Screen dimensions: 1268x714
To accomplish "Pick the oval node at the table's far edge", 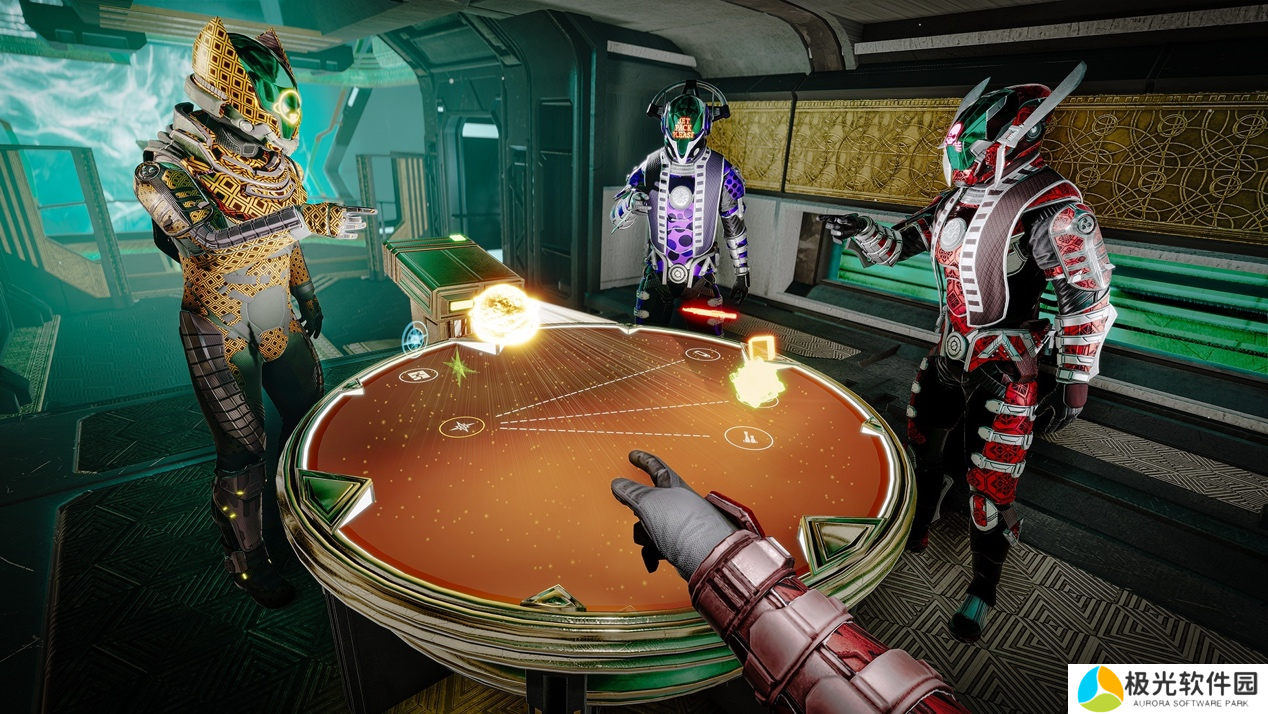I will [x=702, y=354].
